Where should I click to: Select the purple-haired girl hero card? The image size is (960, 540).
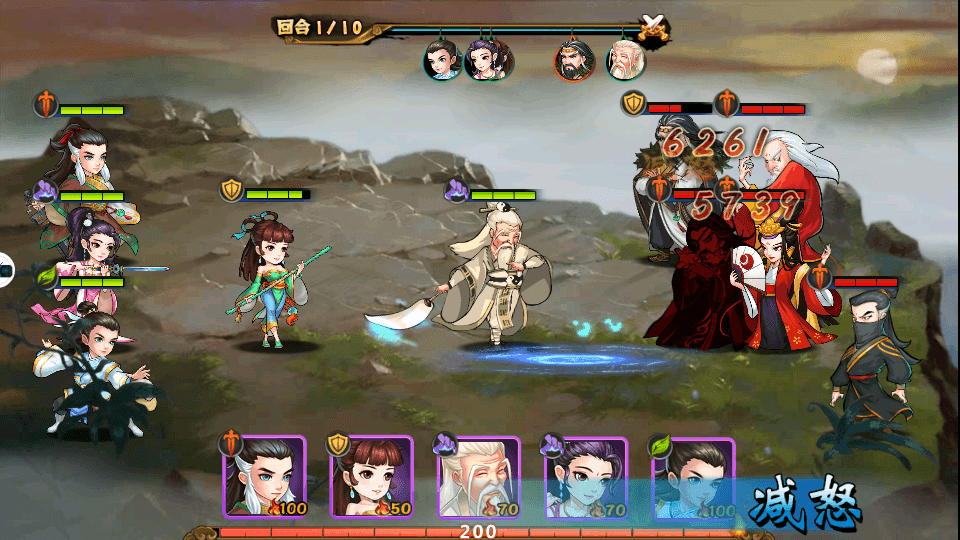coord(585,477)
